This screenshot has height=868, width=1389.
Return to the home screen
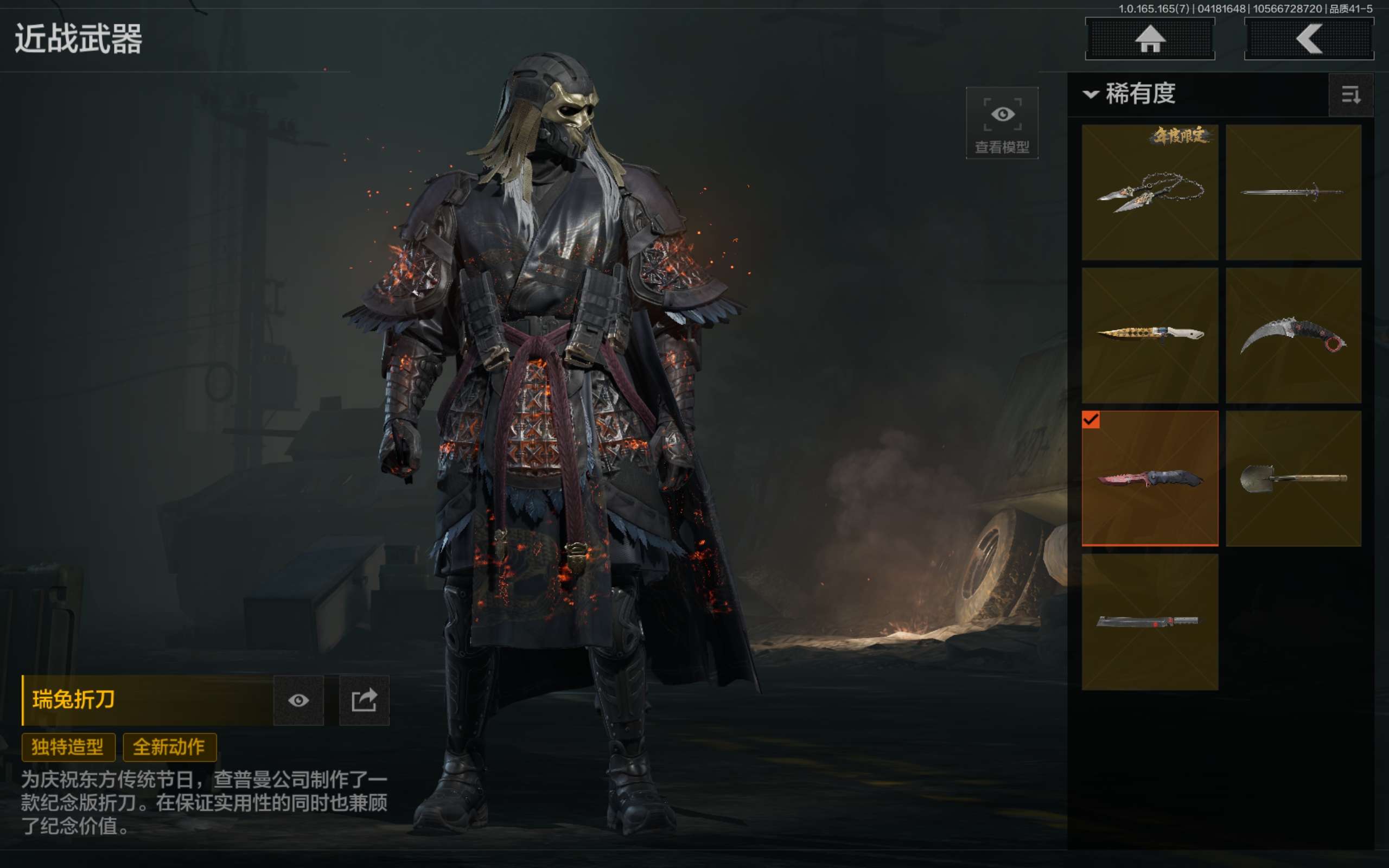pos(1150,39)
